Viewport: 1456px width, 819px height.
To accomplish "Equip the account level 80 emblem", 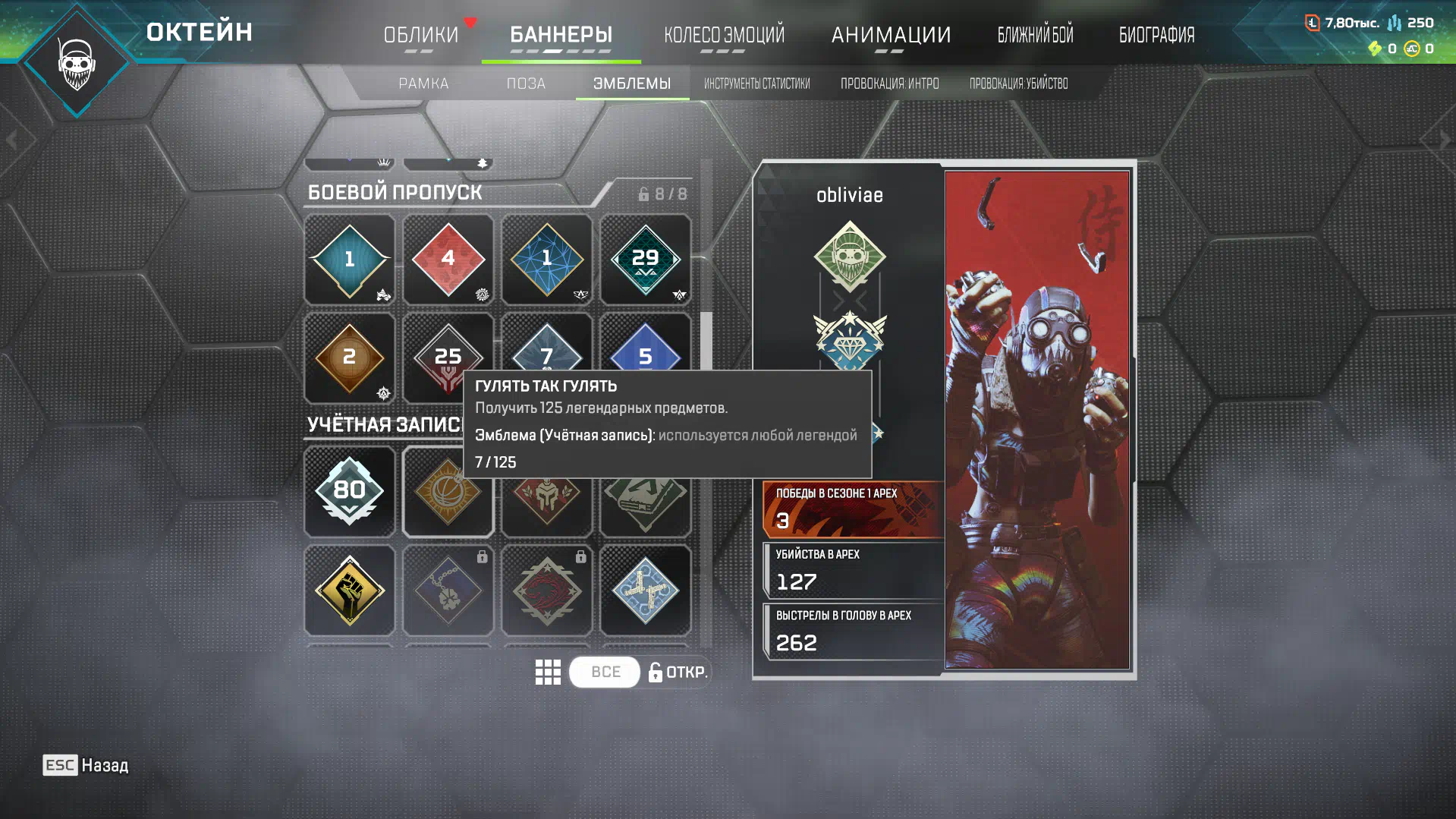I will point(349,491).
